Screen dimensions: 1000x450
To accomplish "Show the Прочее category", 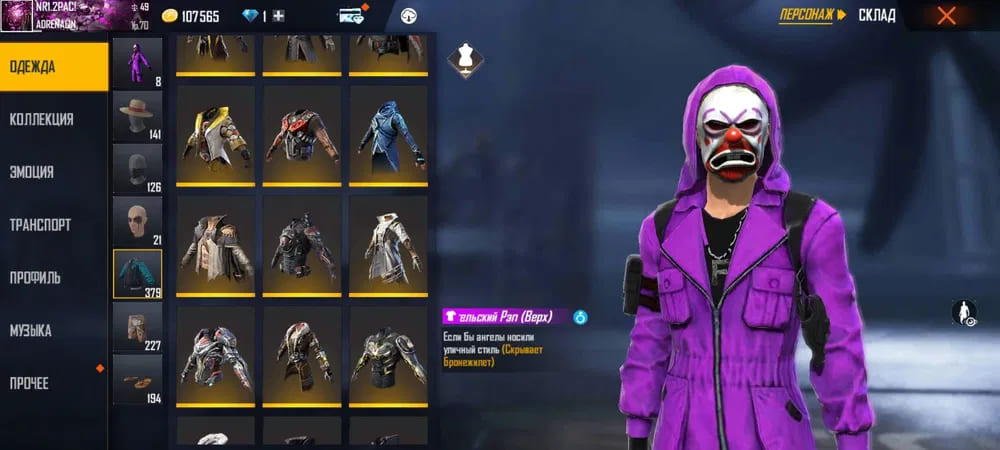I will (x=54, y=384).
